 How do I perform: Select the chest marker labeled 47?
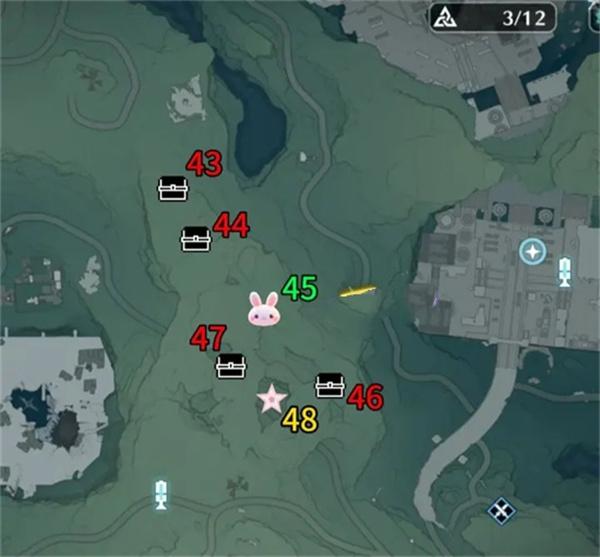point(231,366)
